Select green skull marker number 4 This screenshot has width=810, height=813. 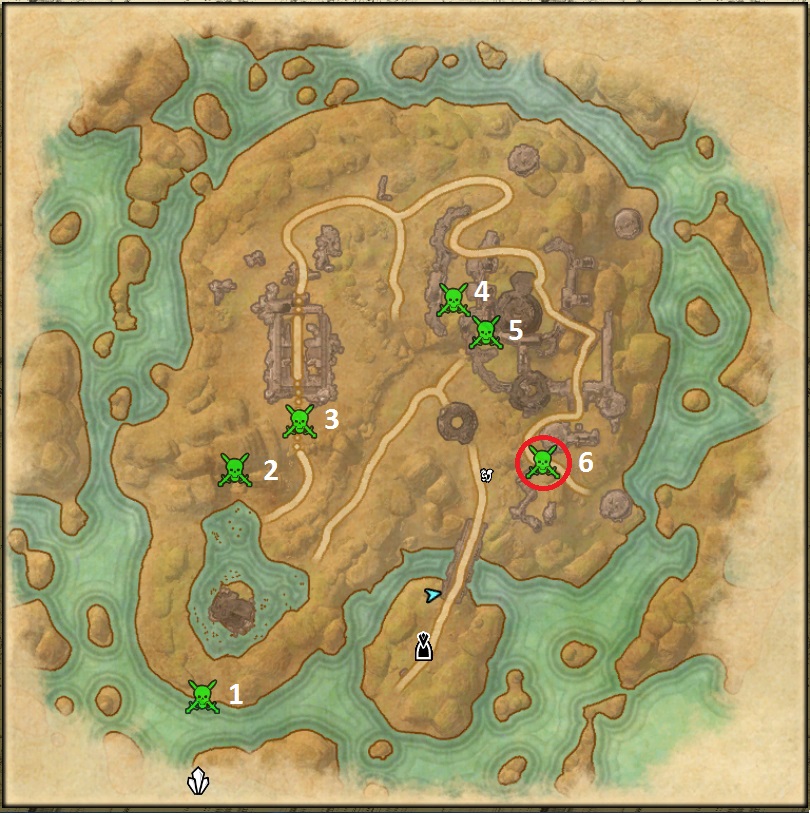(453, 299)
